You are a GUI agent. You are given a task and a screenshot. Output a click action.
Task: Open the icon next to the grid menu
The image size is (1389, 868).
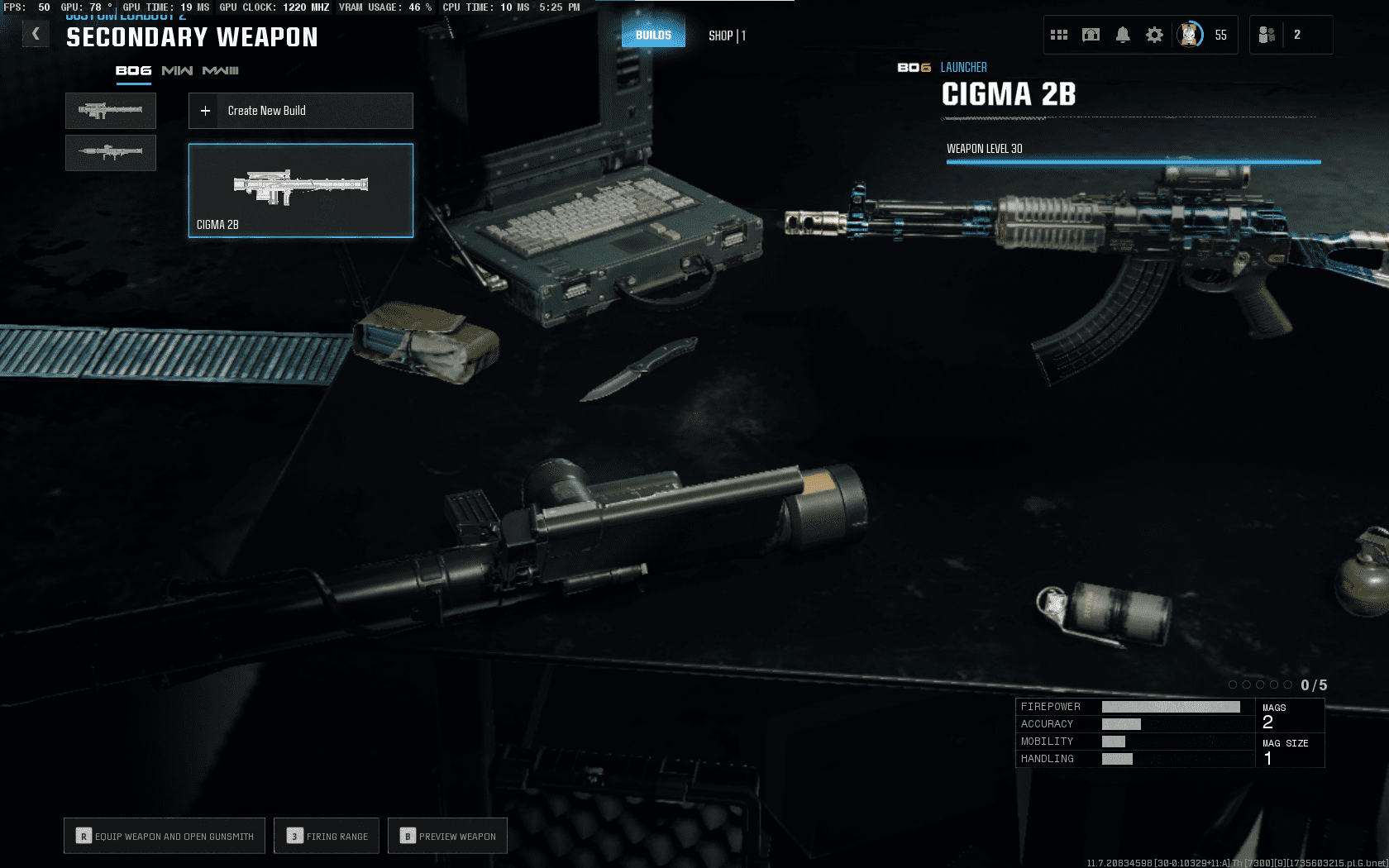[1091, 35]
